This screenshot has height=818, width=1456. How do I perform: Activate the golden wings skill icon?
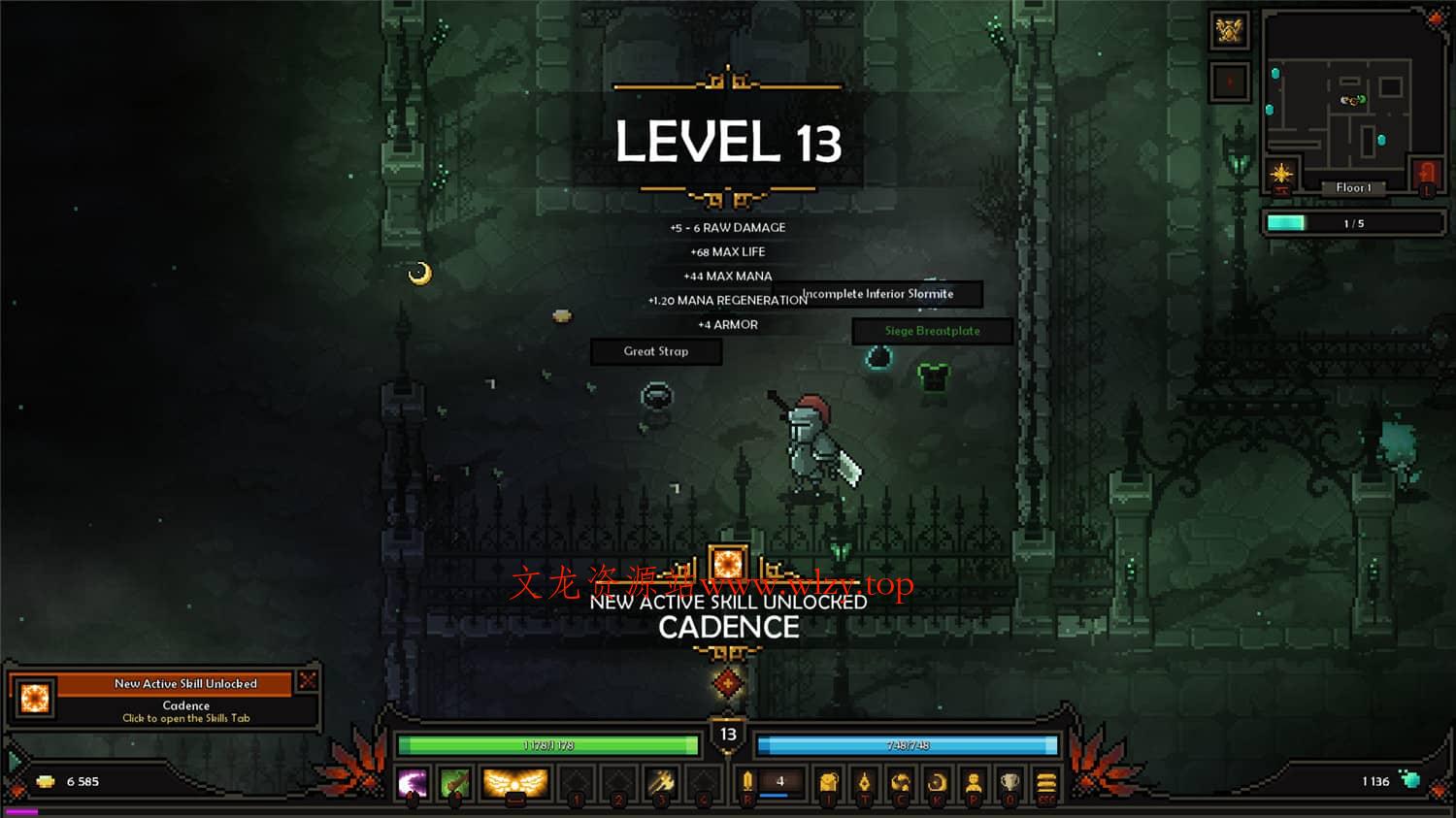tap(514, 781)
